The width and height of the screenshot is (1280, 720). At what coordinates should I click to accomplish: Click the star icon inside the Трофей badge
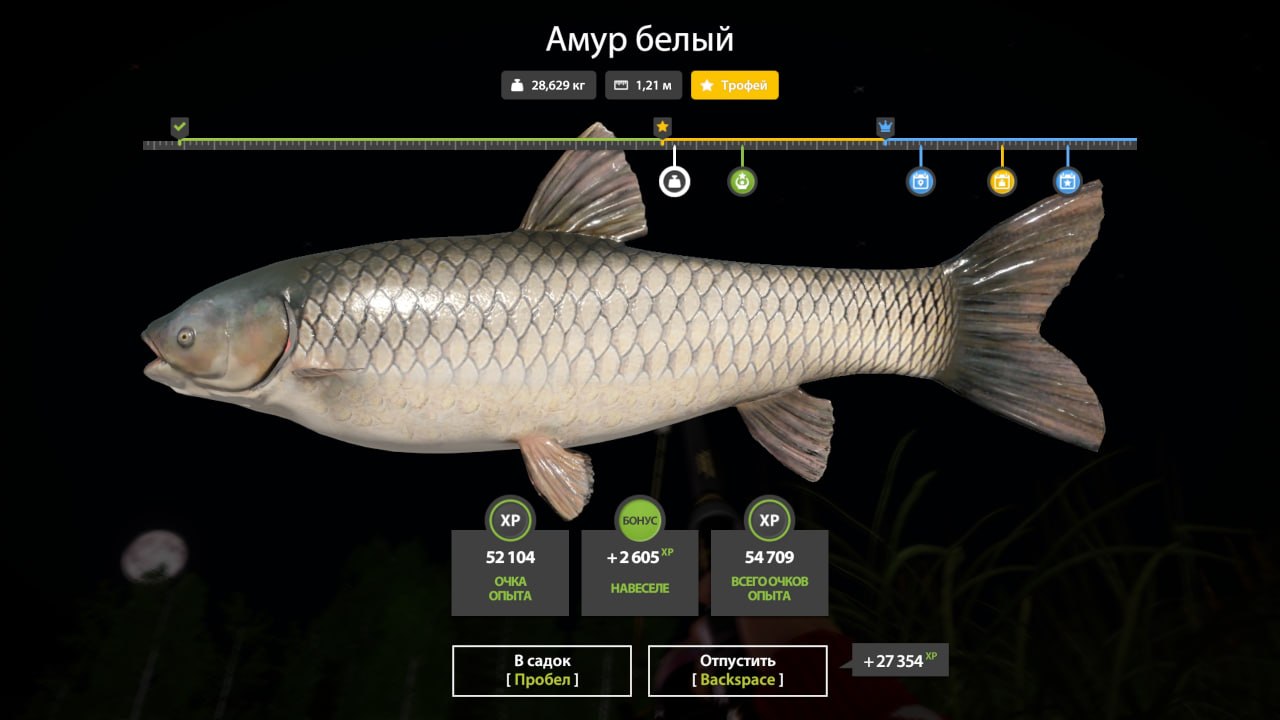[706, 86]
